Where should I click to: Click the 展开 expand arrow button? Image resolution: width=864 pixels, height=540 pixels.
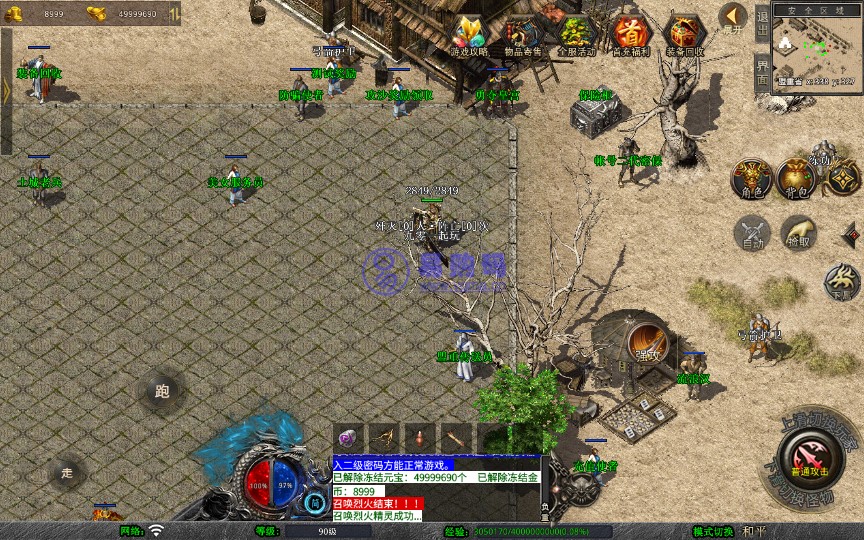pyautogui.click(x=733, y=17)
